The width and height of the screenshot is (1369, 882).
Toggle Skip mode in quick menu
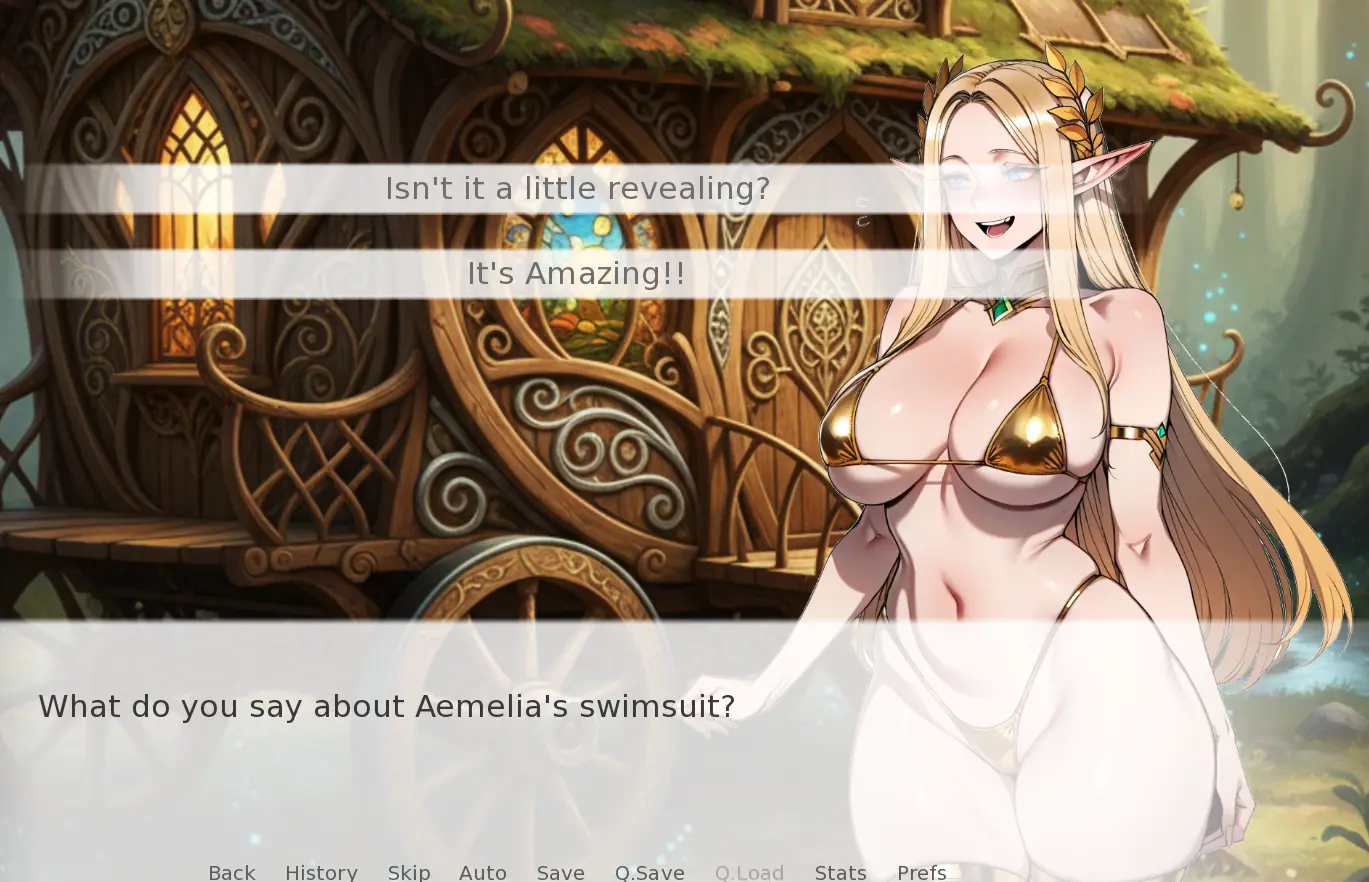click(x=409, y=872)
